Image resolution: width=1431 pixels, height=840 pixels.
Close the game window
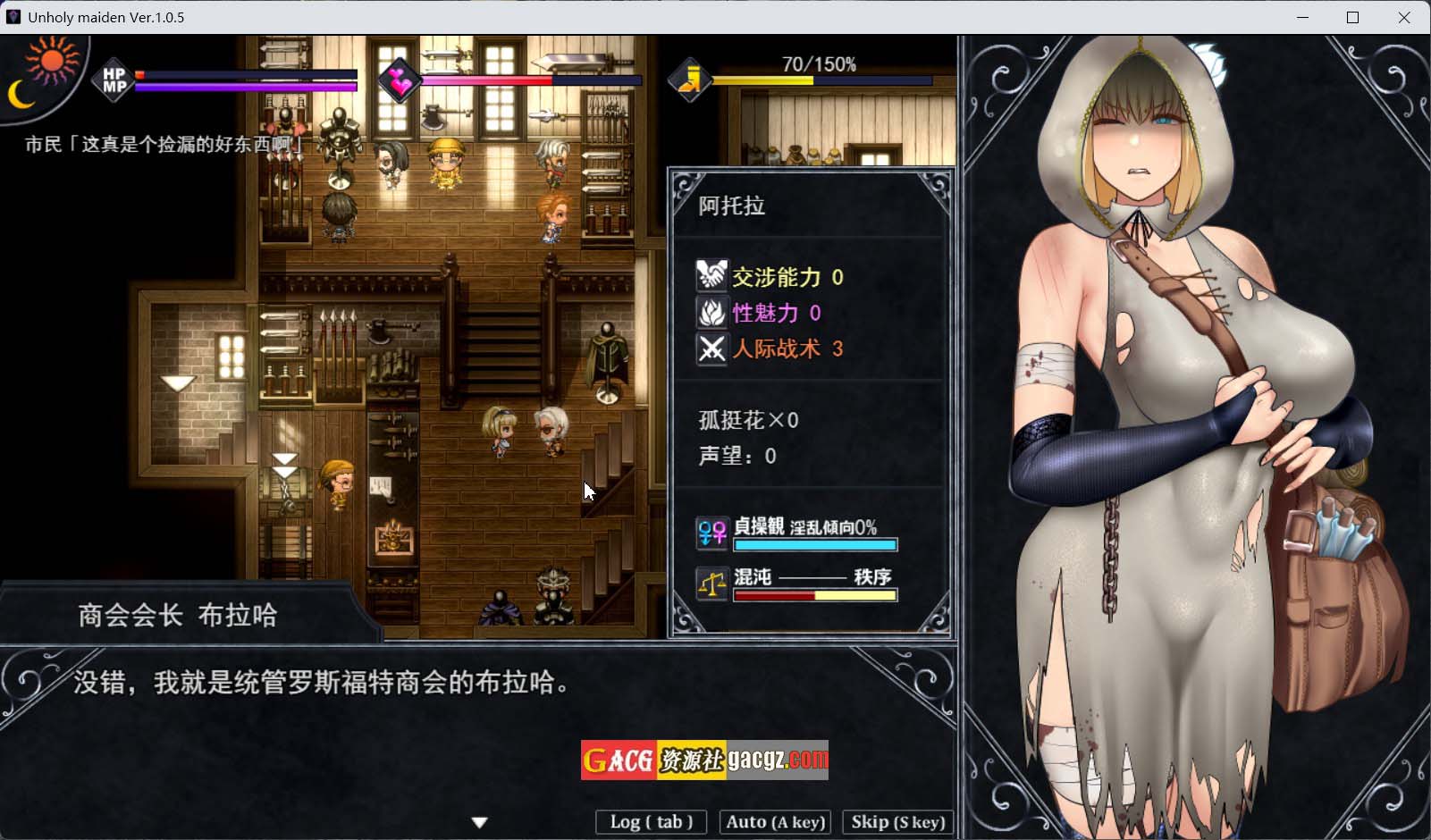(x=1404, y=17)
